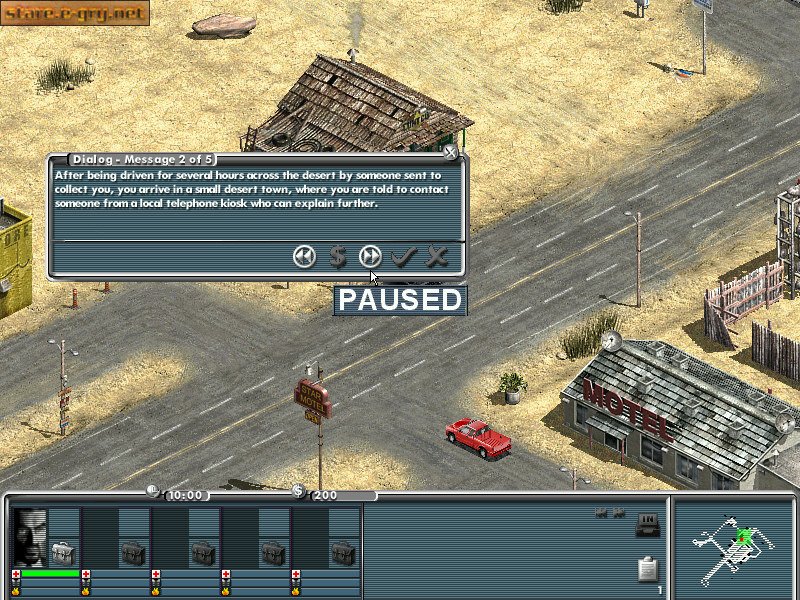The height and width of the screenshot is (600, 800).
Task: Click the town minimap
Action: [735, 547]
